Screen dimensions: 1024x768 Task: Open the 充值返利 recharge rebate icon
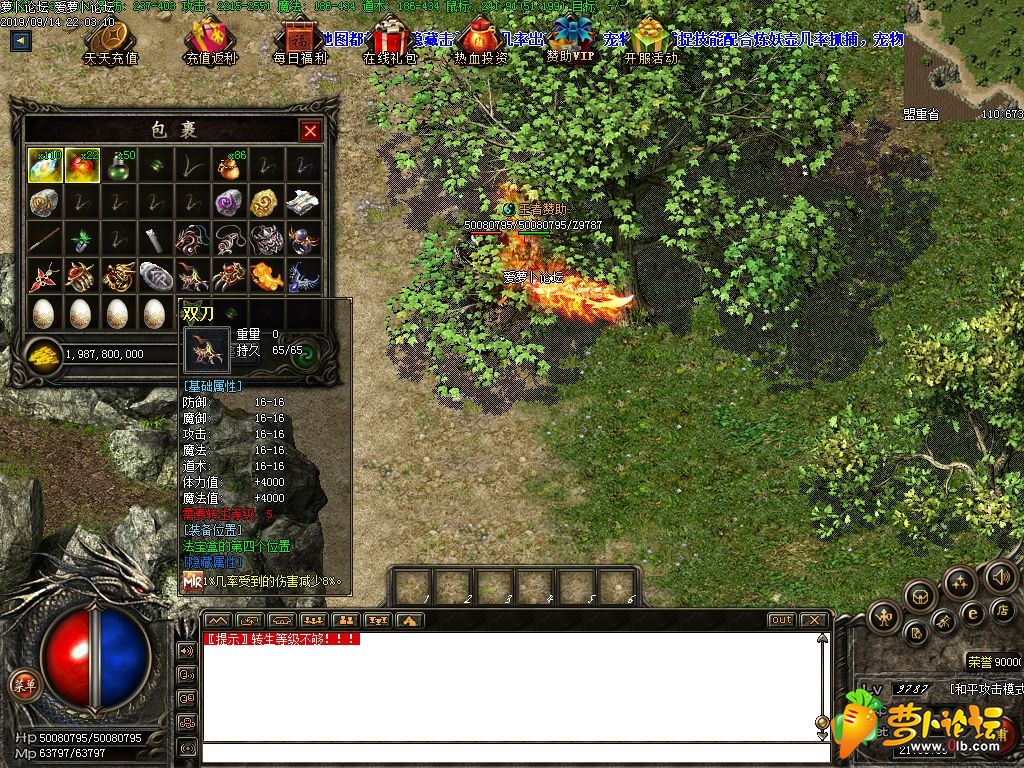pyautogui.click(x=212, y=38)
